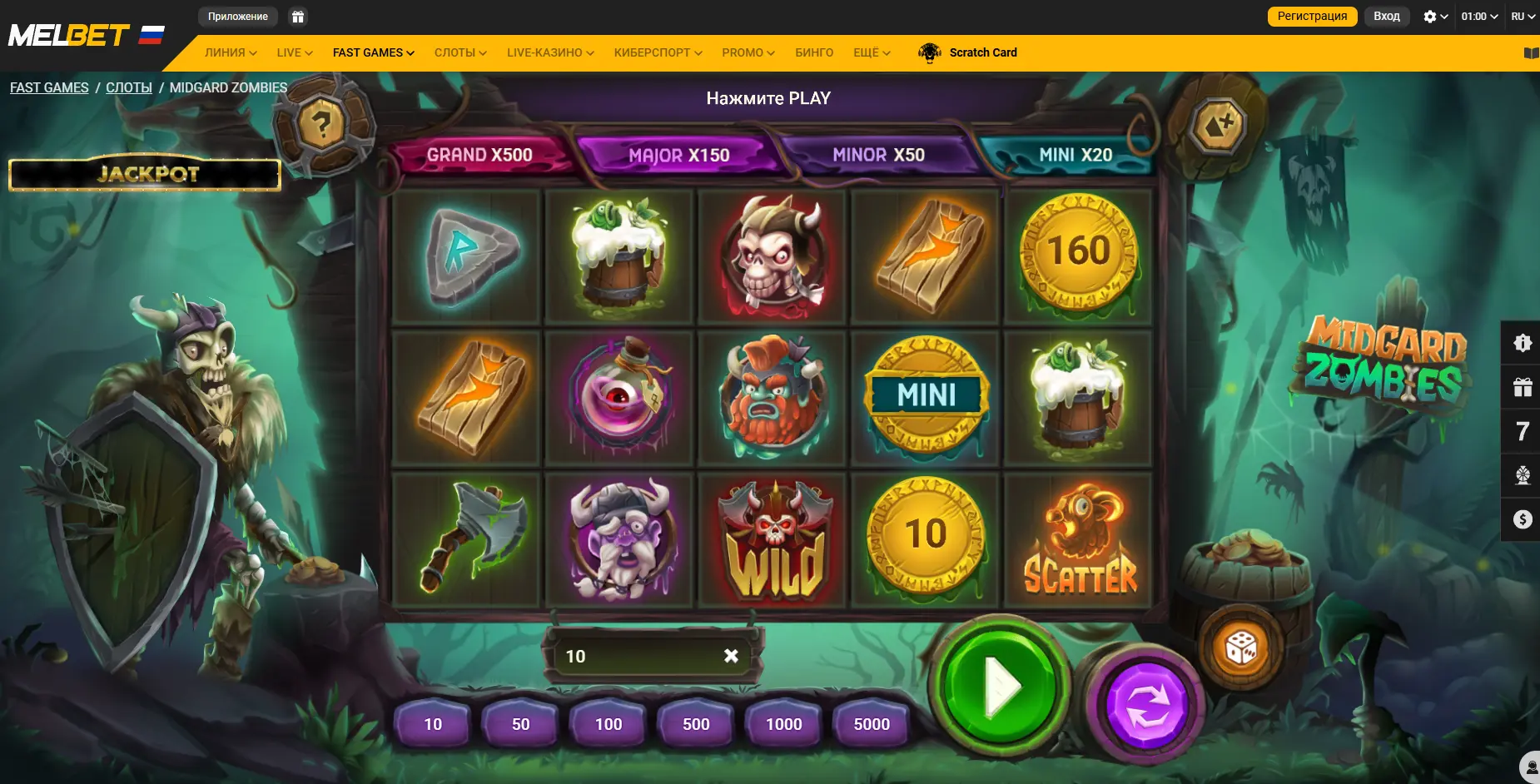Open the question mark help button

[x=321, y=125]
